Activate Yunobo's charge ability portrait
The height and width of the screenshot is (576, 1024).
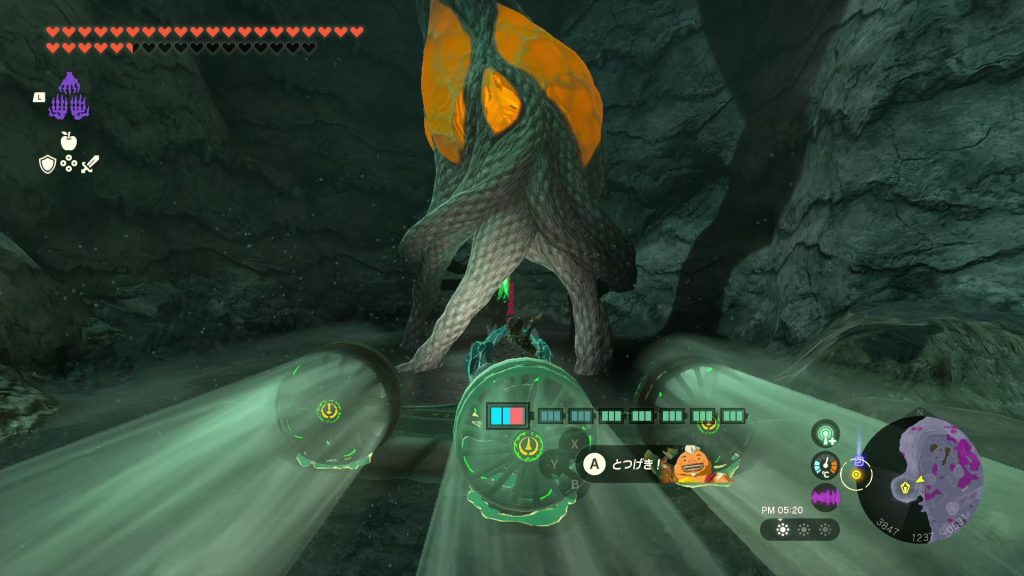(x=690, y=464)
